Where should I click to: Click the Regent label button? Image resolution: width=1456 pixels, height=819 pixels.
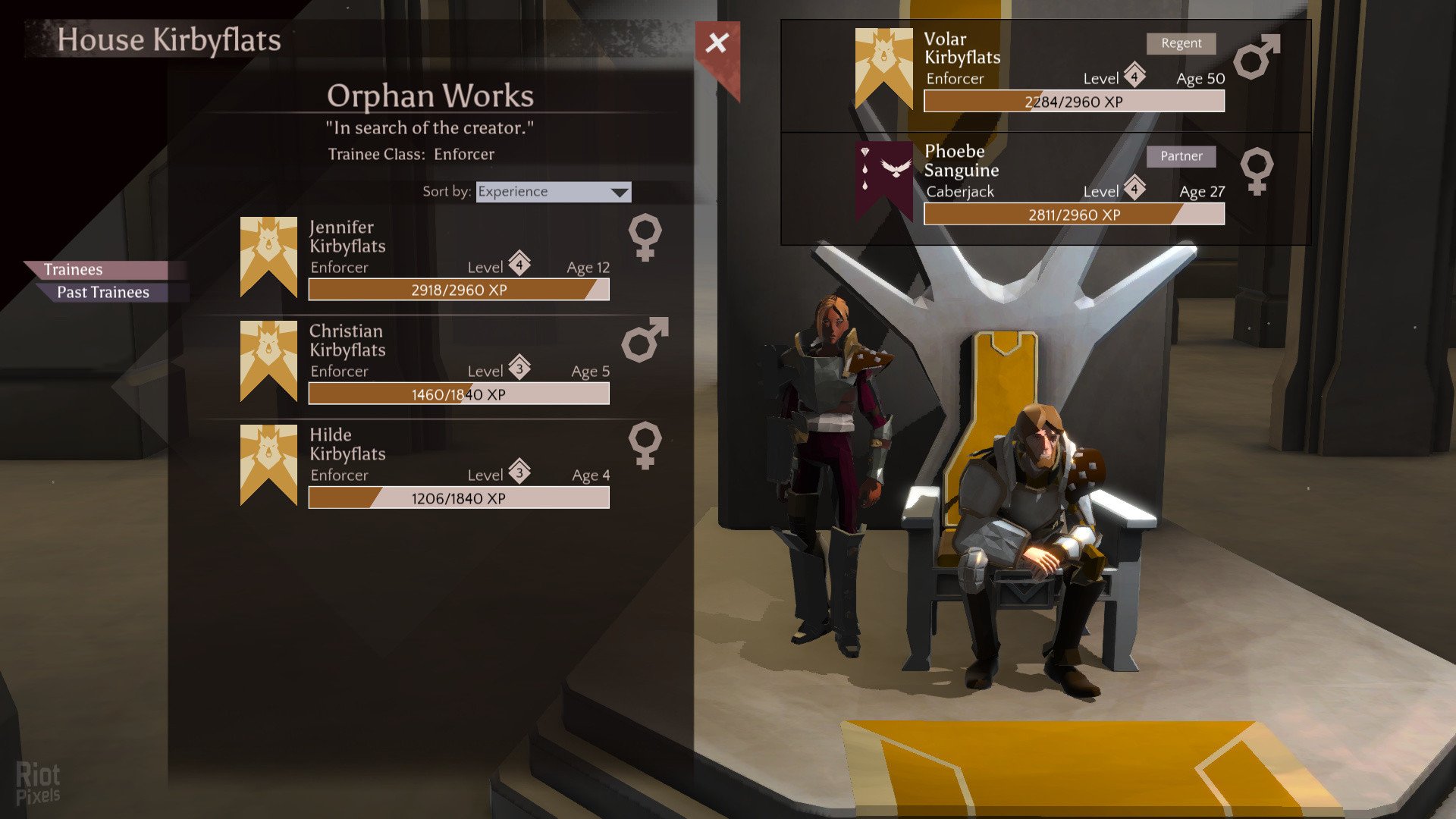pos(1181,43)
